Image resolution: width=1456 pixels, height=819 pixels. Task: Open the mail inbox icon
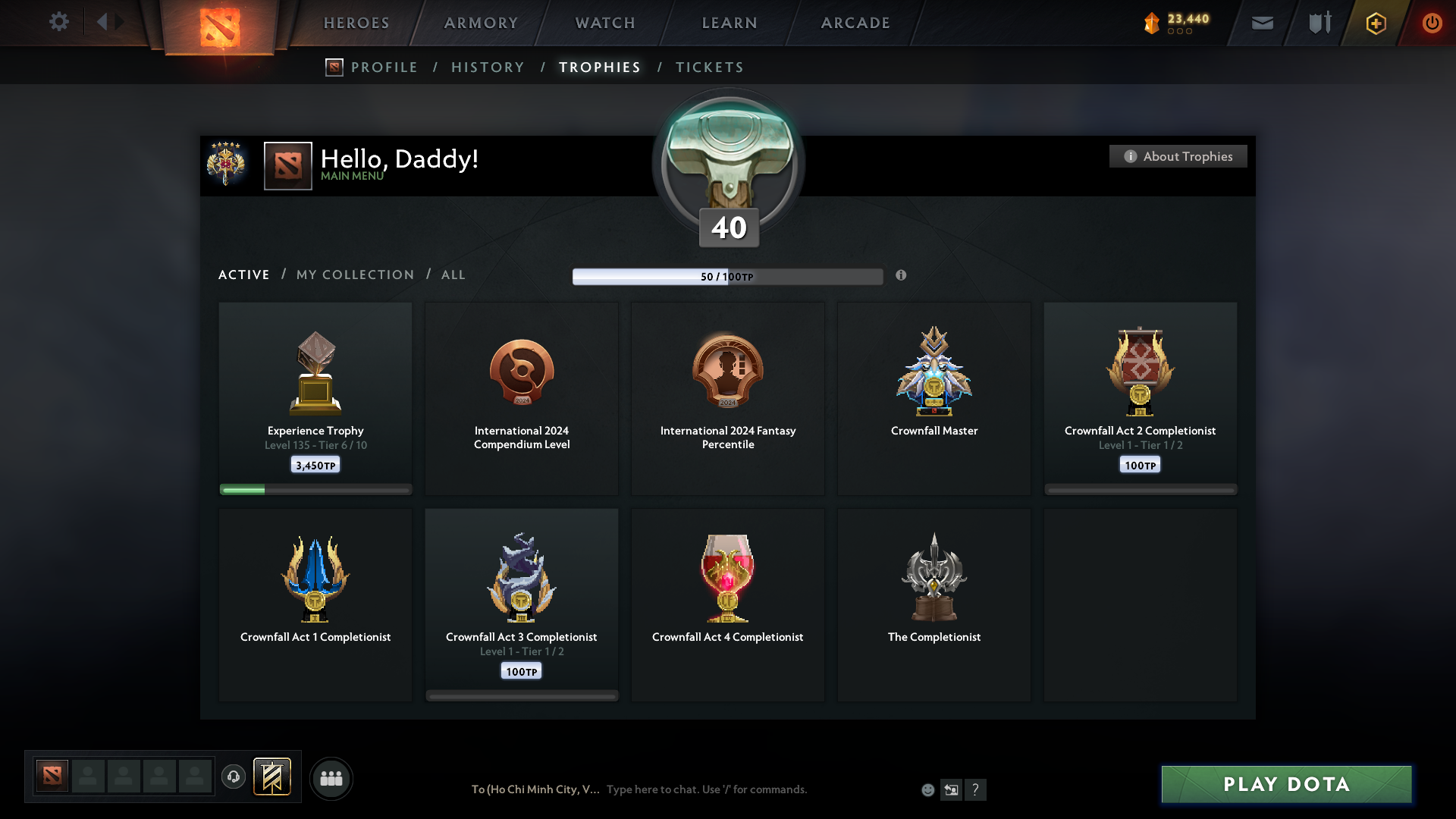[1263, 23]
